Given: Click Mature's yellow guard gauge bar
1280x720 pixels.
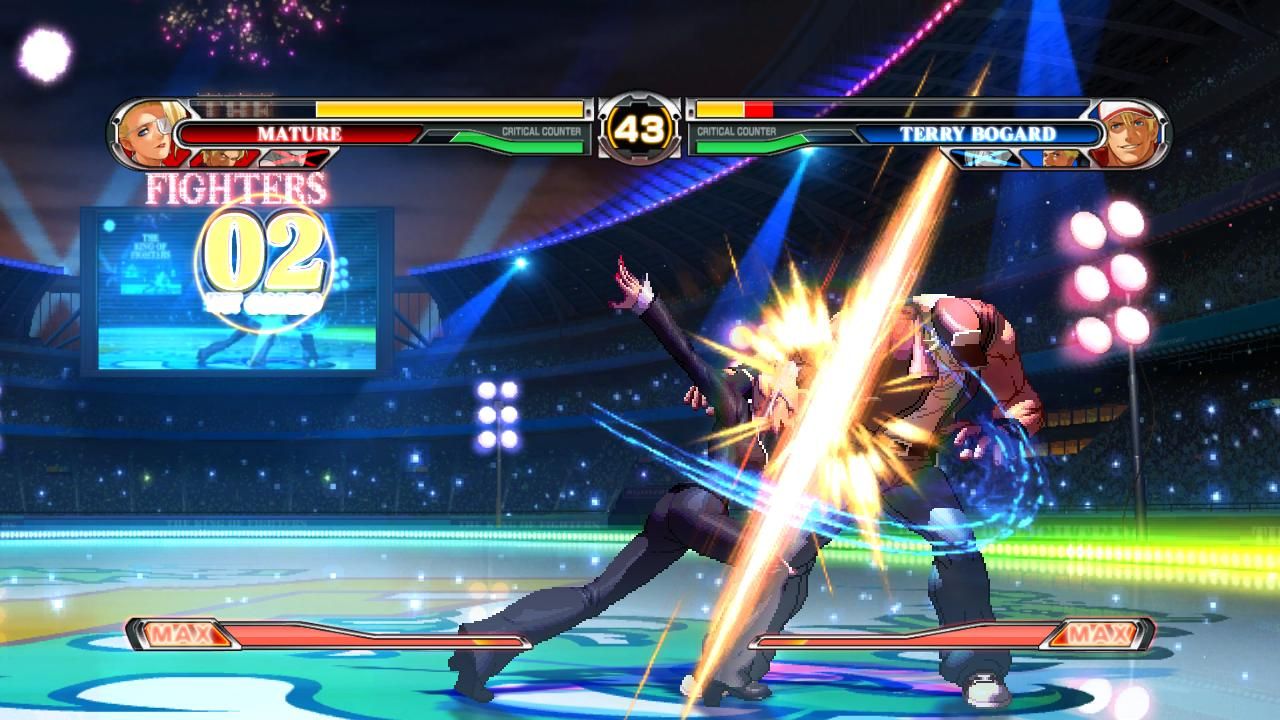Looking at the screenshot, I should [x=450, y=109].
